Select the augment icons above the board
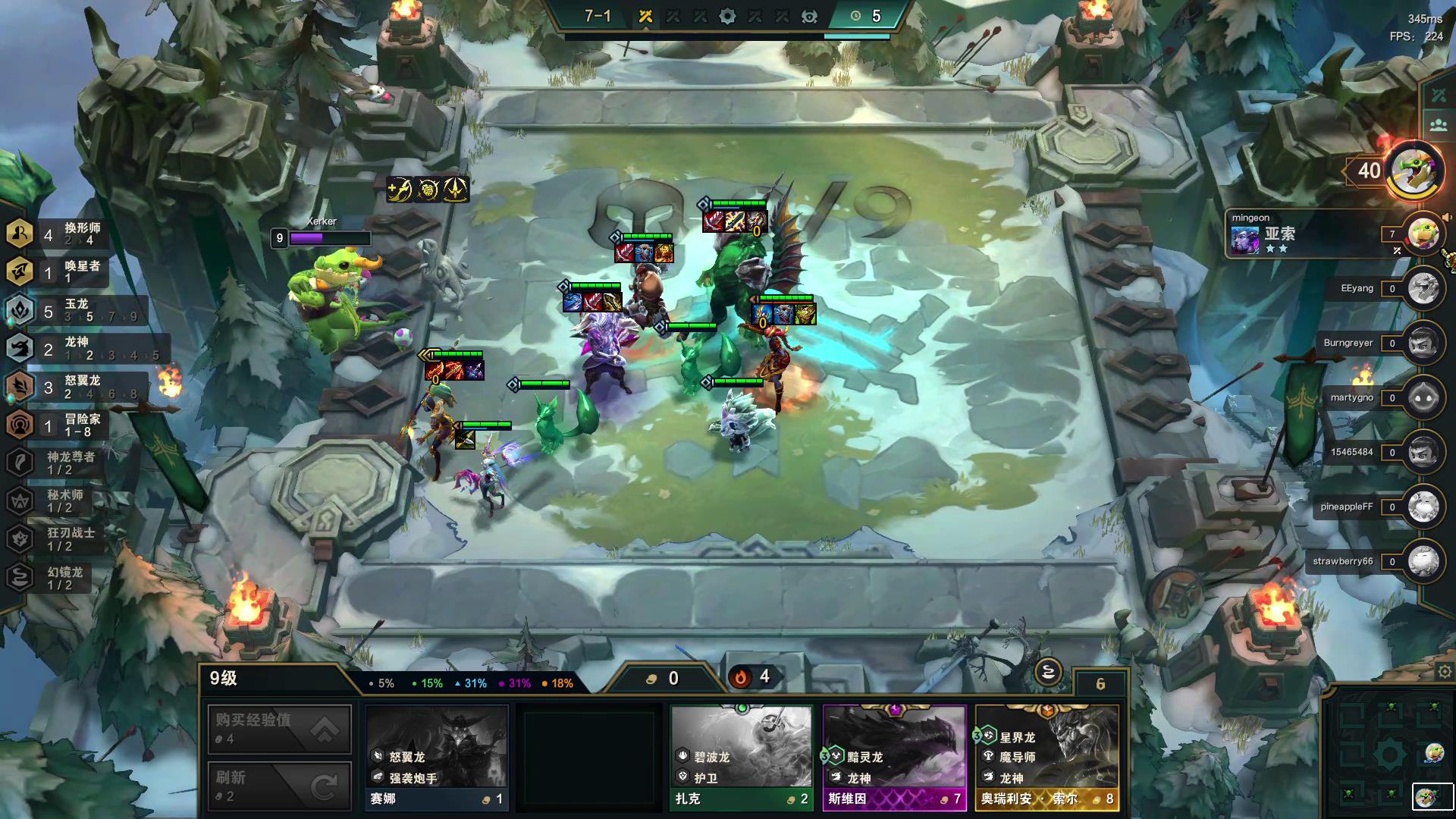Viewport: 1456px width, 819px height. tap(428, 190)
